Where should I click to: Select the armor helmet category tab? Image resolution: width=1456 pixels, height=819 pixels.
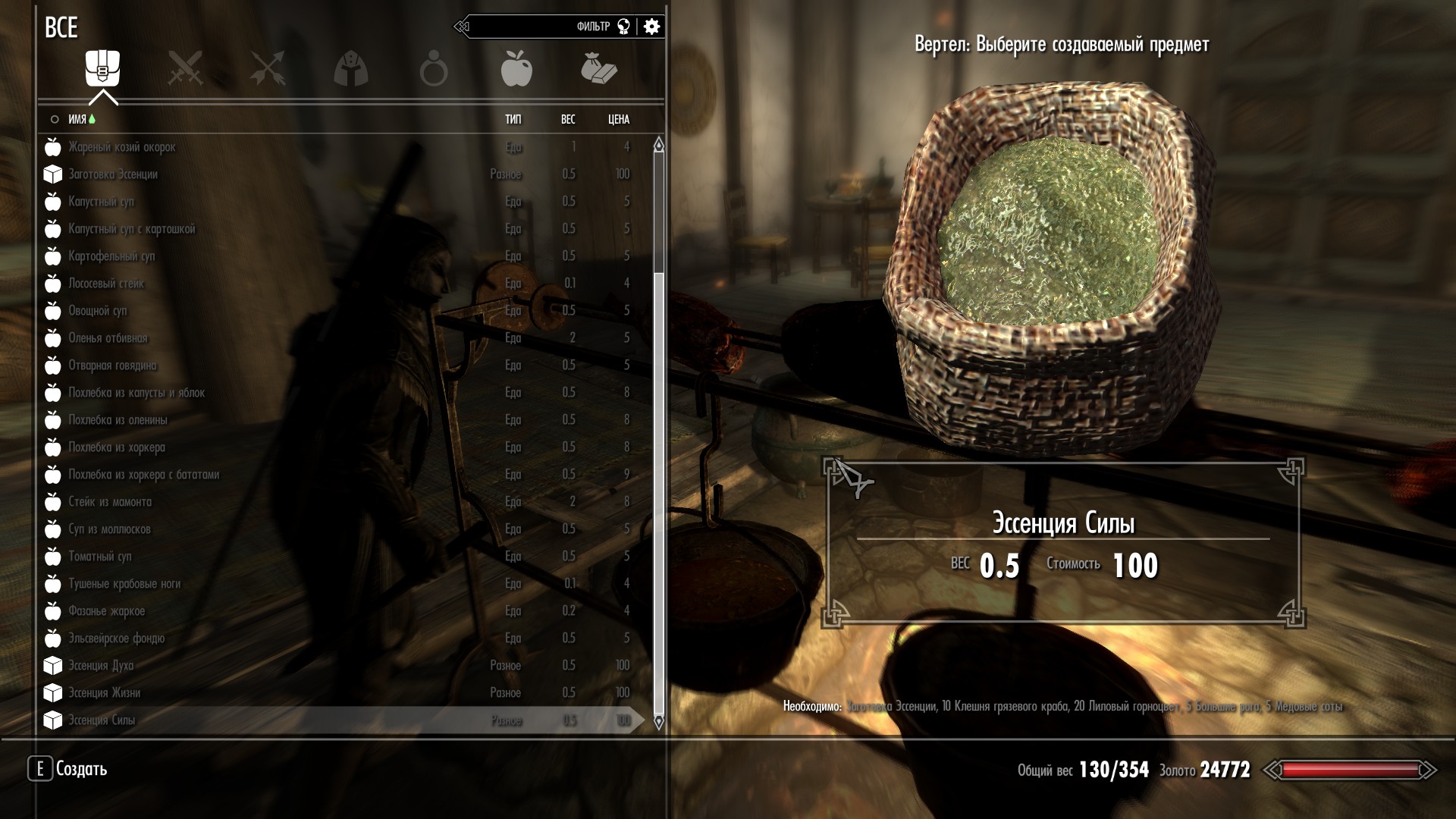[x=350, y=69]
